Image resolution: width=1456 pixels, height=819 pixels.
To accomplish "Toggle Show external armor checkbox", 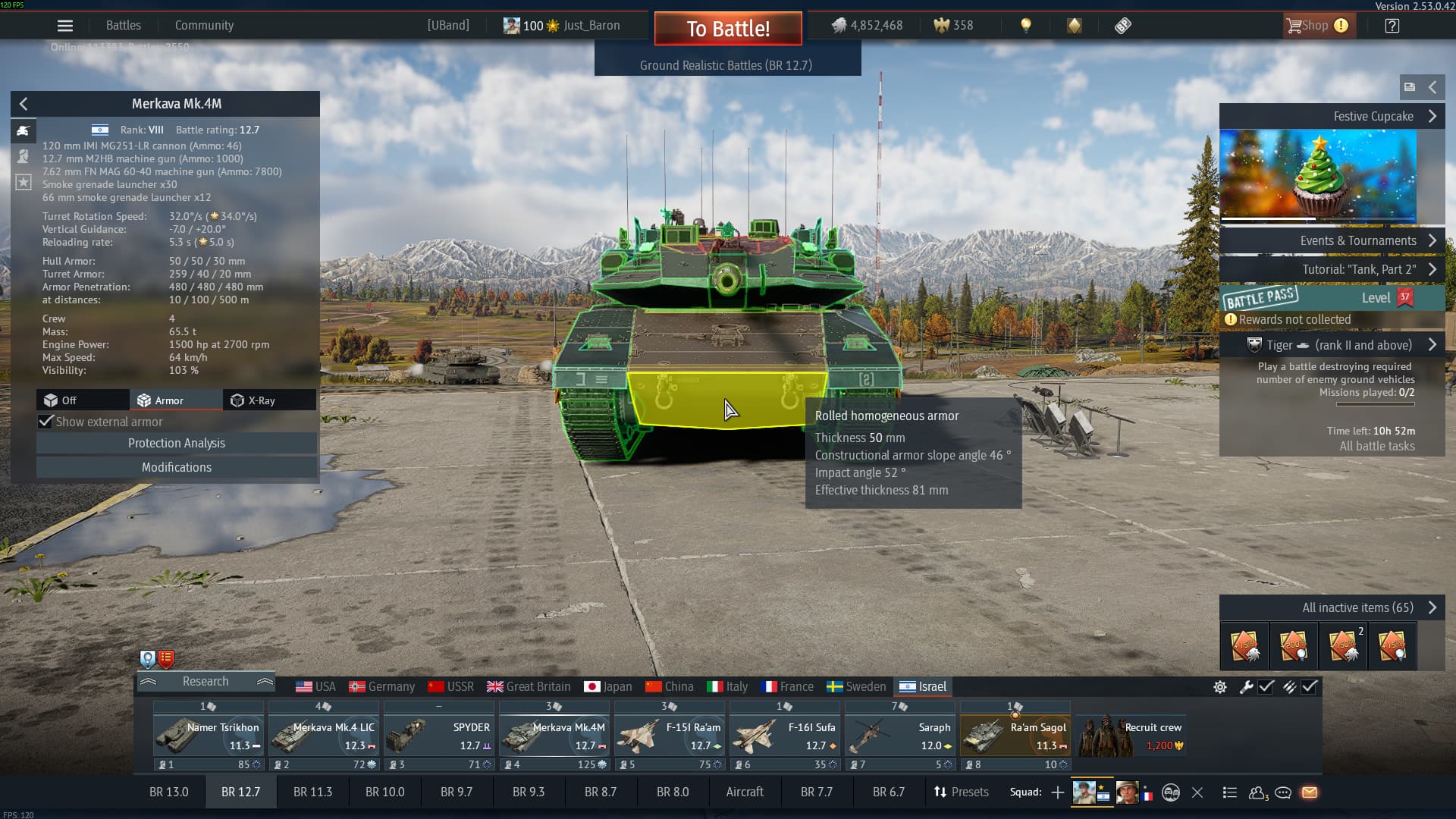I will pyautogui.click(x=46, y=422).
